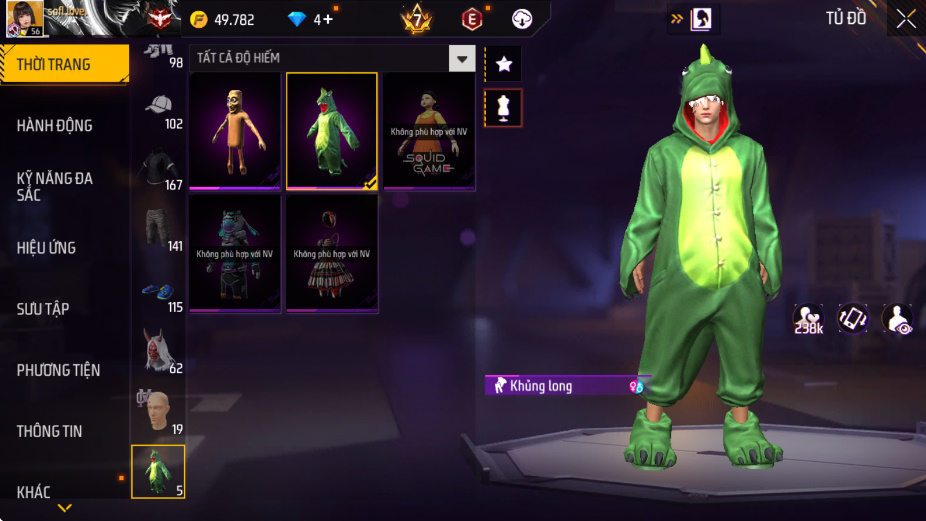The height and width of the screenshot is (521, 926).
Task: Open the Phương Tiện tab
Action: click(58, 370)
